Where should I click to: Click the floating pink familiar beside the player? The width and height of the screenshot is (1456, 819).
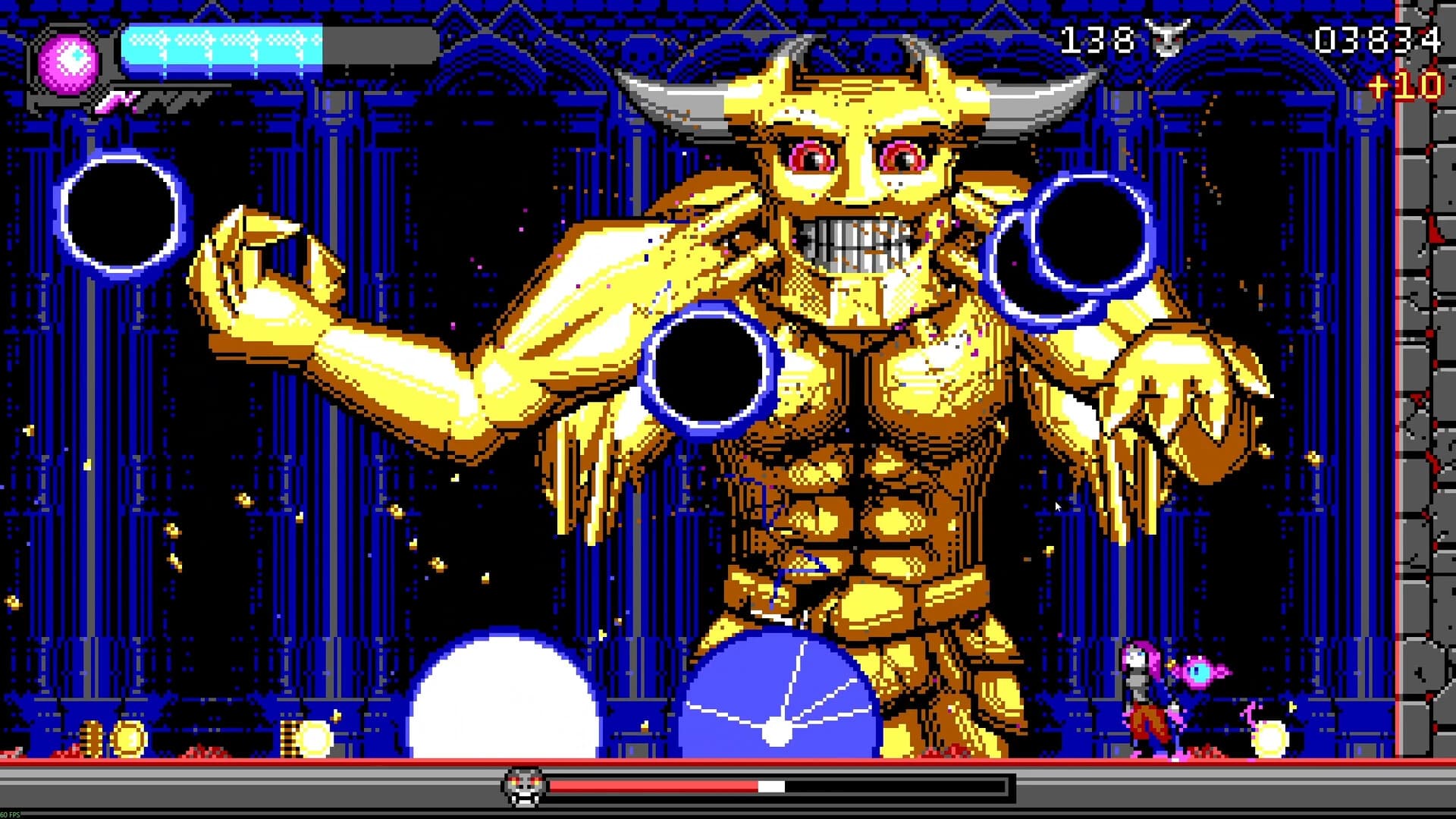click(x=1198, y=673)
